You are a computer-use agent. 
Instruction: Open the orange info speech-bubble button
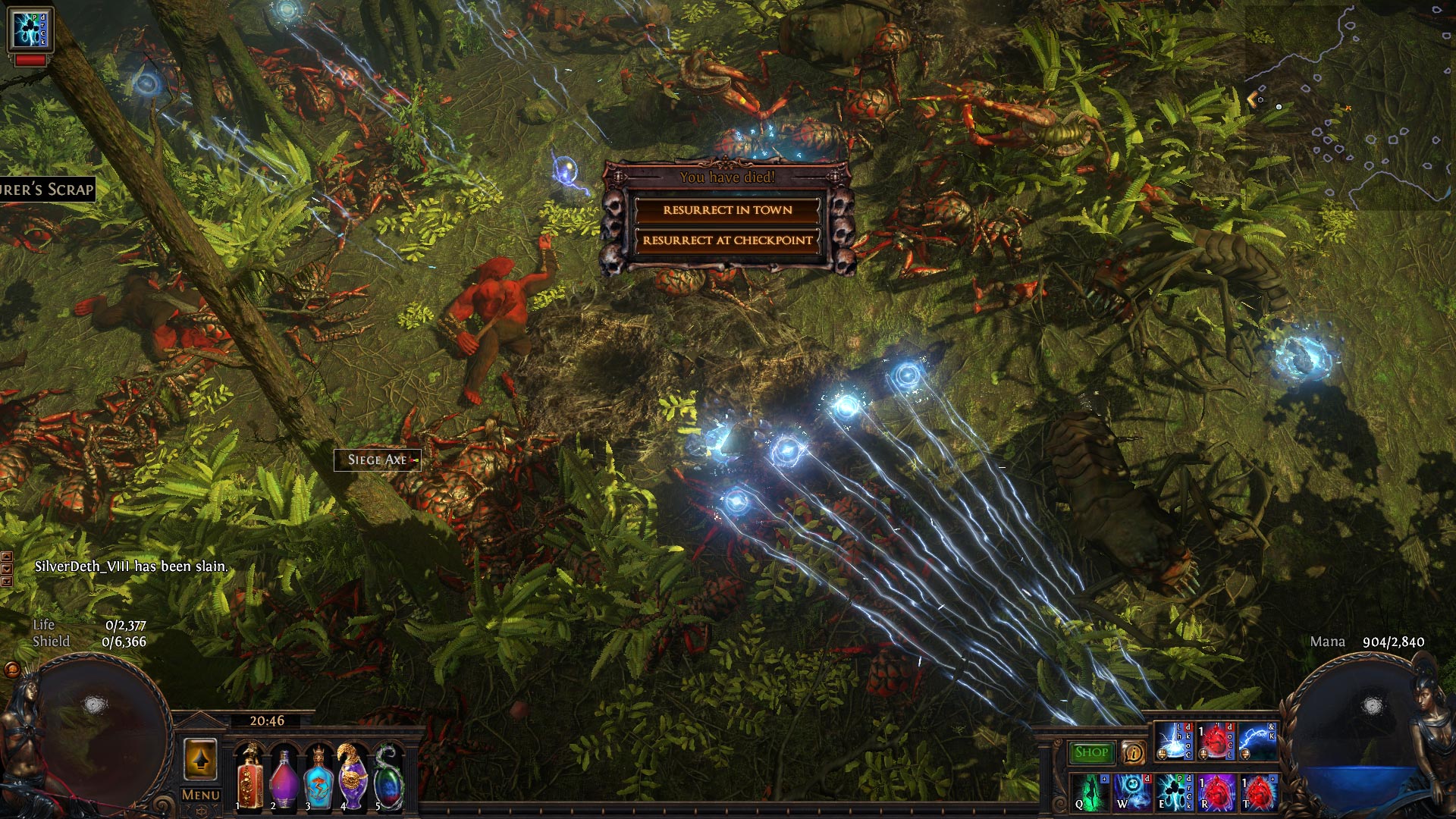(x=1133, y=752)
